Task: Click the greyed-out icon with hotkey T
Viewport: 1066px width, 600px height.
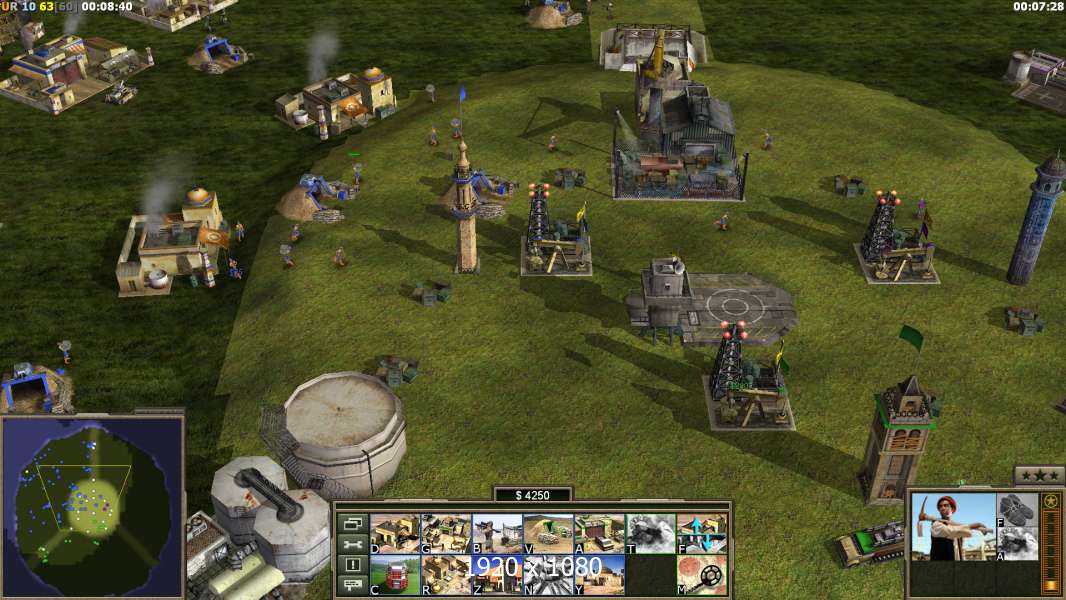Action: [650, 534]
